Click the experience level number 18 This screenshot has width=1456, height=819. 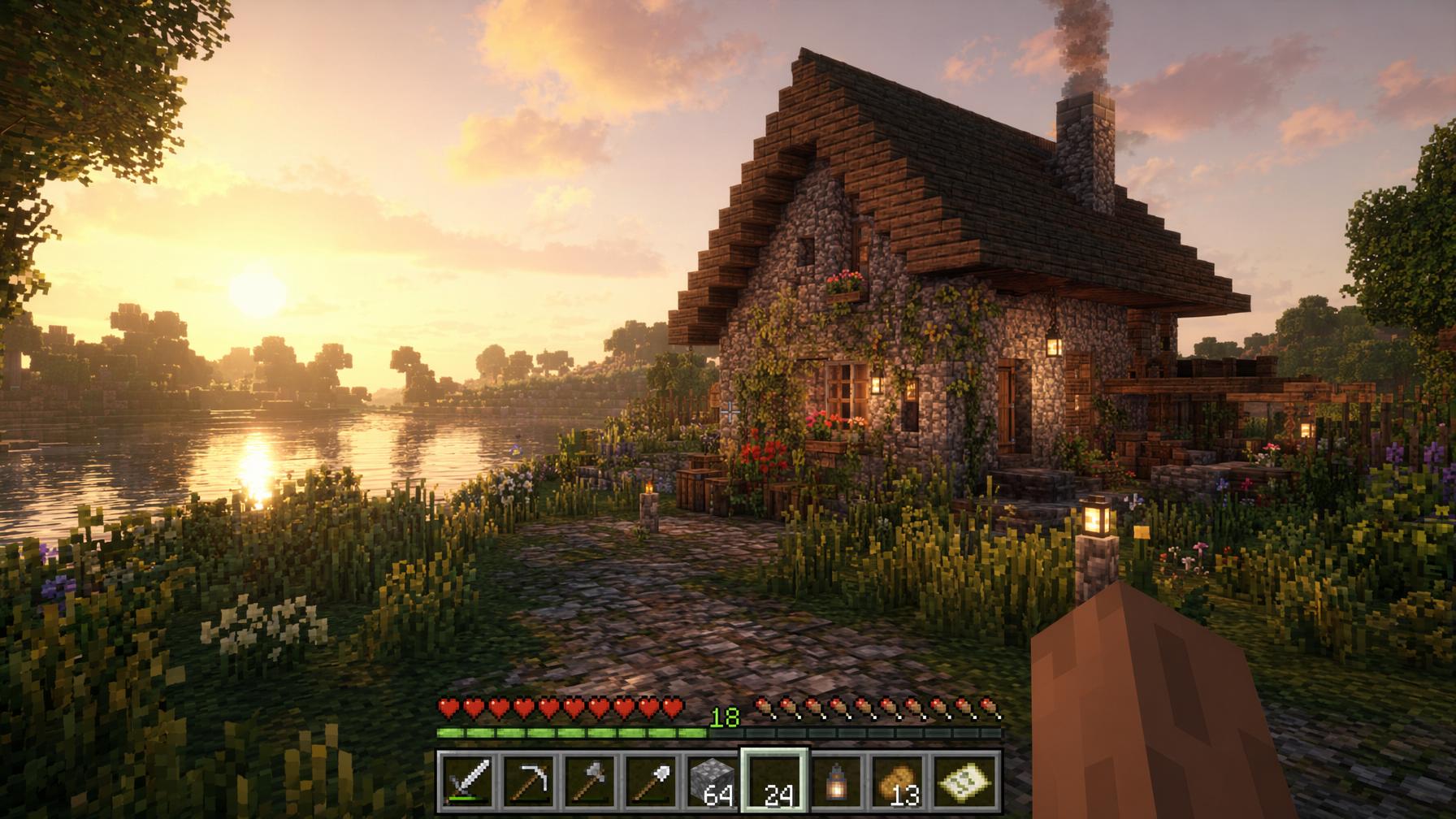click(726, 718)
